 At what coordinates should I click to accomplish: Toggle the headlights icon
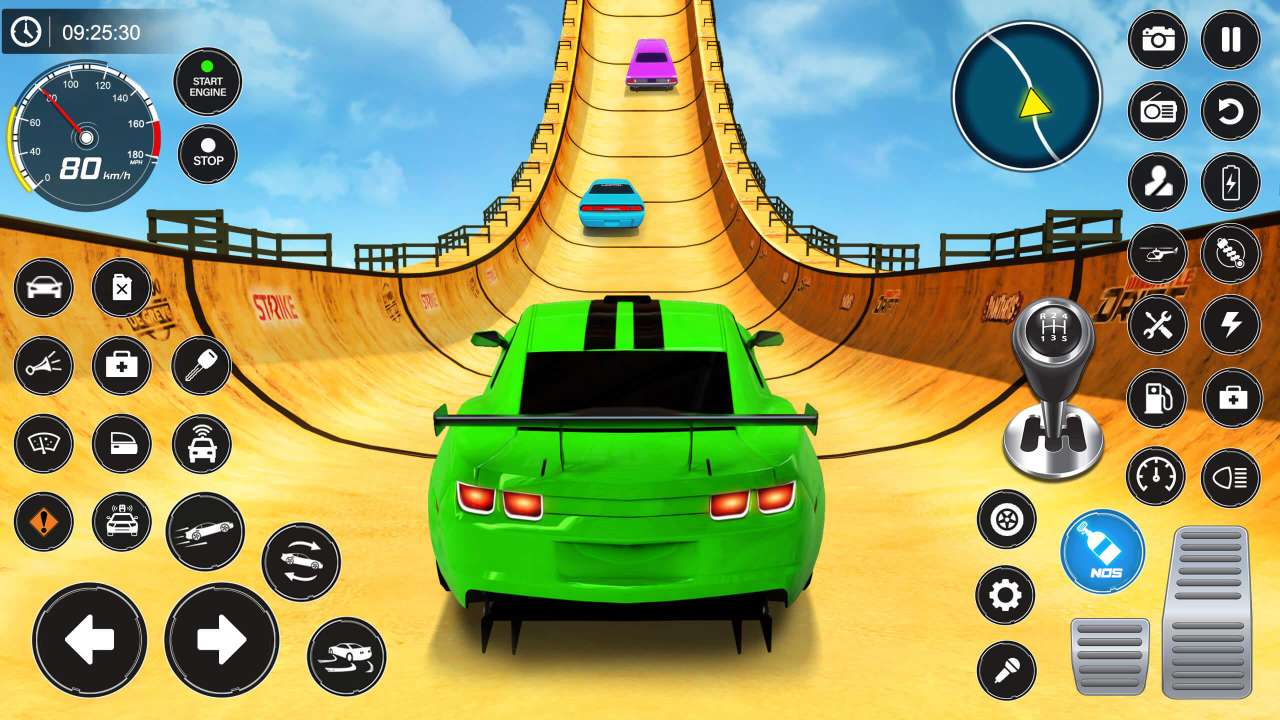(1231, 478)
